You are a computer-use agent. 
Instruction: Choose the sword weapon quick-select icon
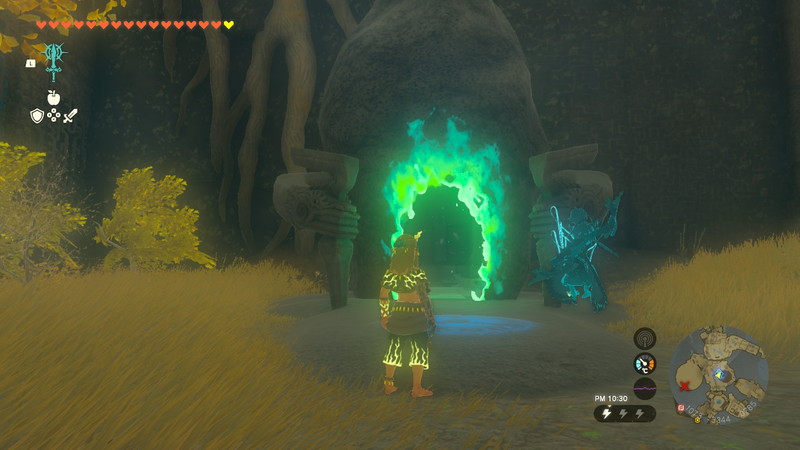[x=70, y=116]
